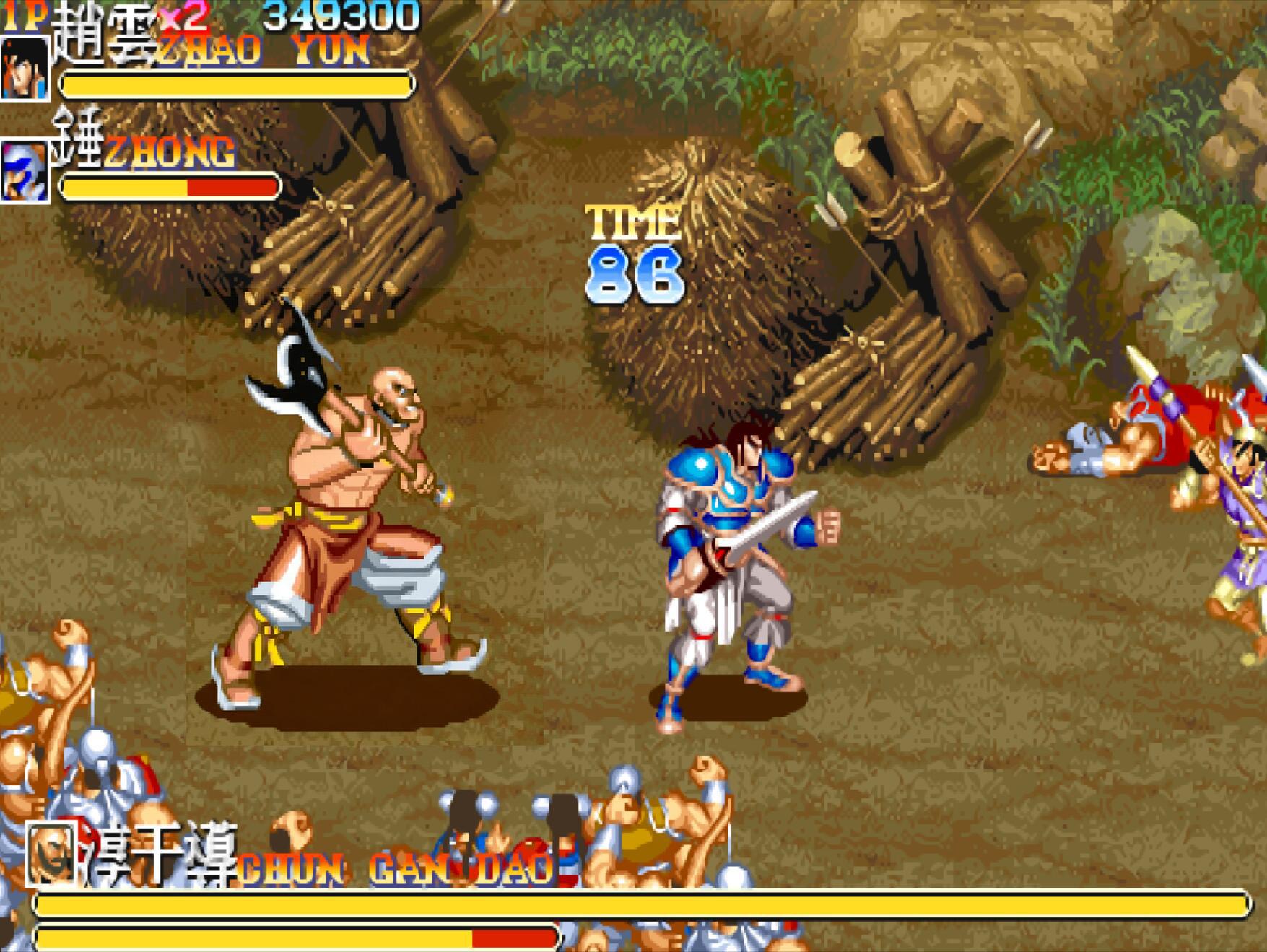Viewport: 1267px width, 952px height.
Task: Click Zhao Yun's player portrait
Action: tap(25, 68)
